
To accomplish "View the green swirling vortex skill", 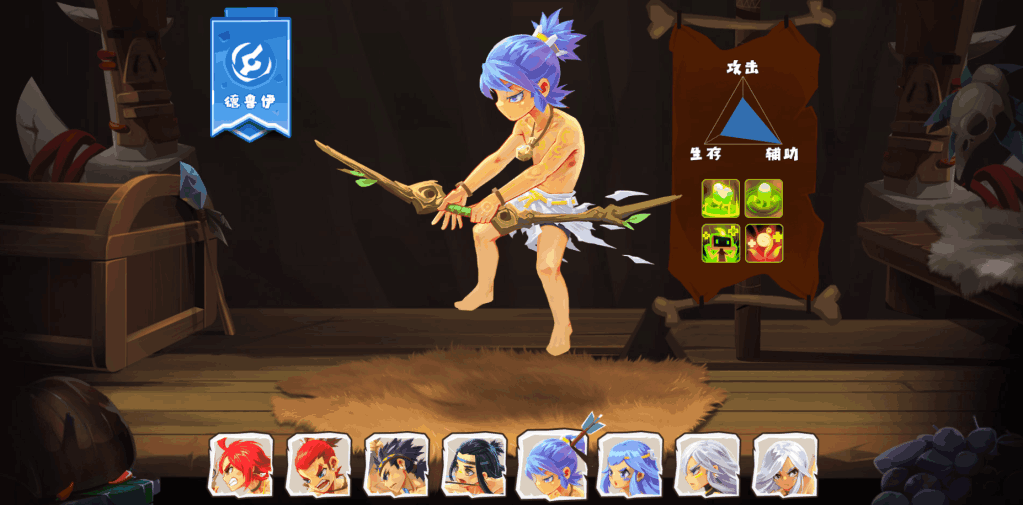I will point(764,198).
